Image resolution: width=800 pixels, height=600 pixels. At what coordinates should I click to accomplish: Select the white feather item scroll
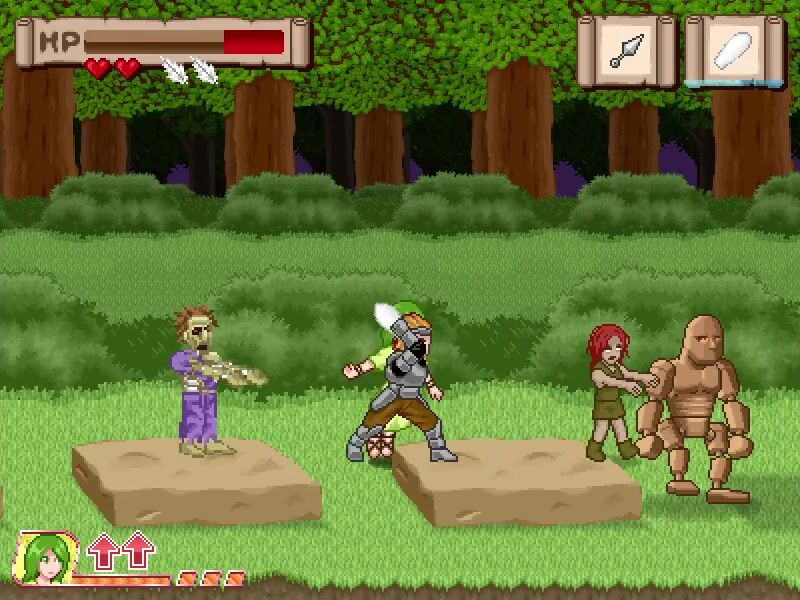pos(735,50)
